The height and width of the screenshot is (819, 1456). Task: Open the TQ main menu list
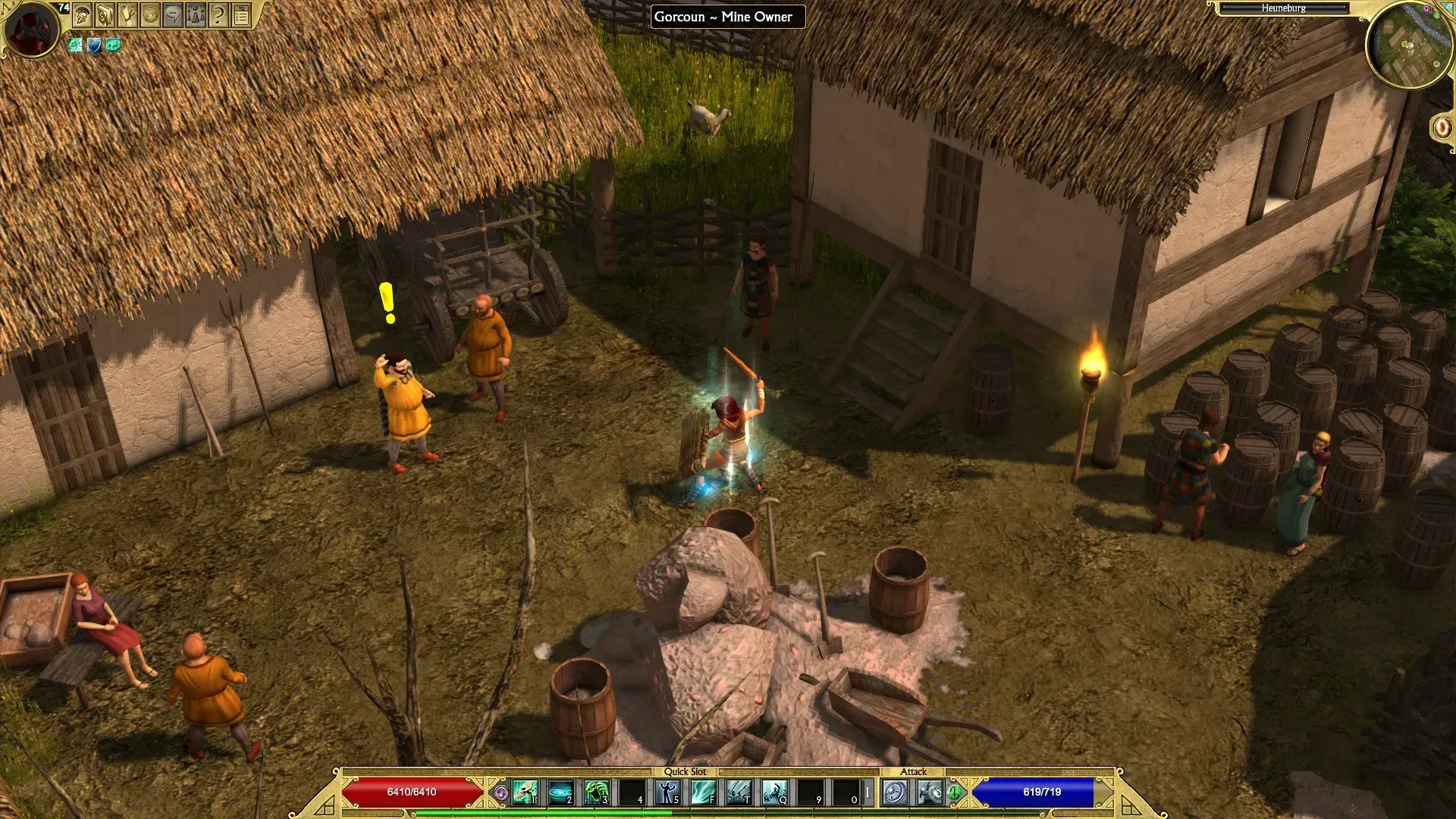tap(241, 15)
